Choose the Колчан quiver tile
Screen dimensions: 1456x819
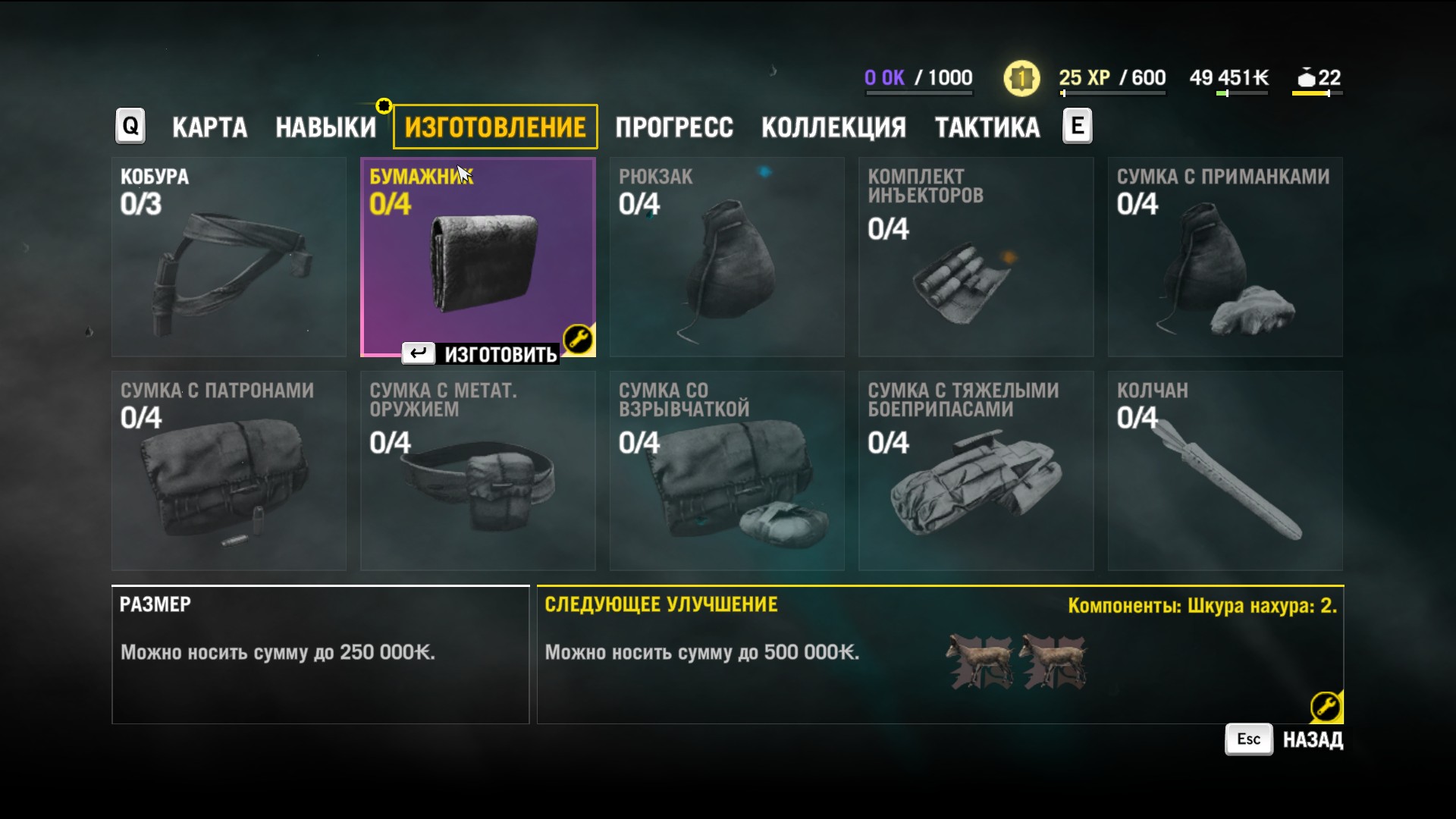click(x=1225, y=470)
